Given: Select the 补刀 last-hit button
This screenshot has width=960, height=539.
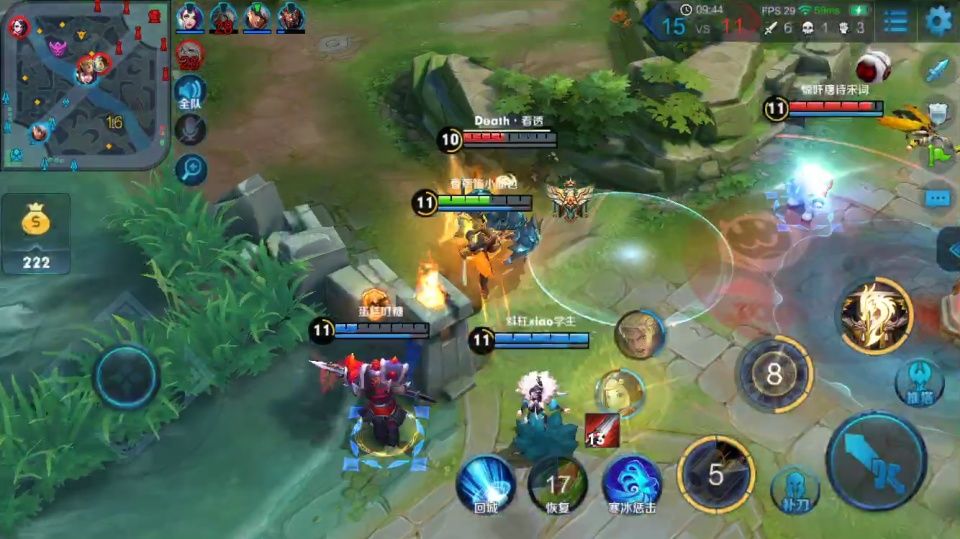Looking at the screenshot, I should pyautogui.click(x=795, y=489).
